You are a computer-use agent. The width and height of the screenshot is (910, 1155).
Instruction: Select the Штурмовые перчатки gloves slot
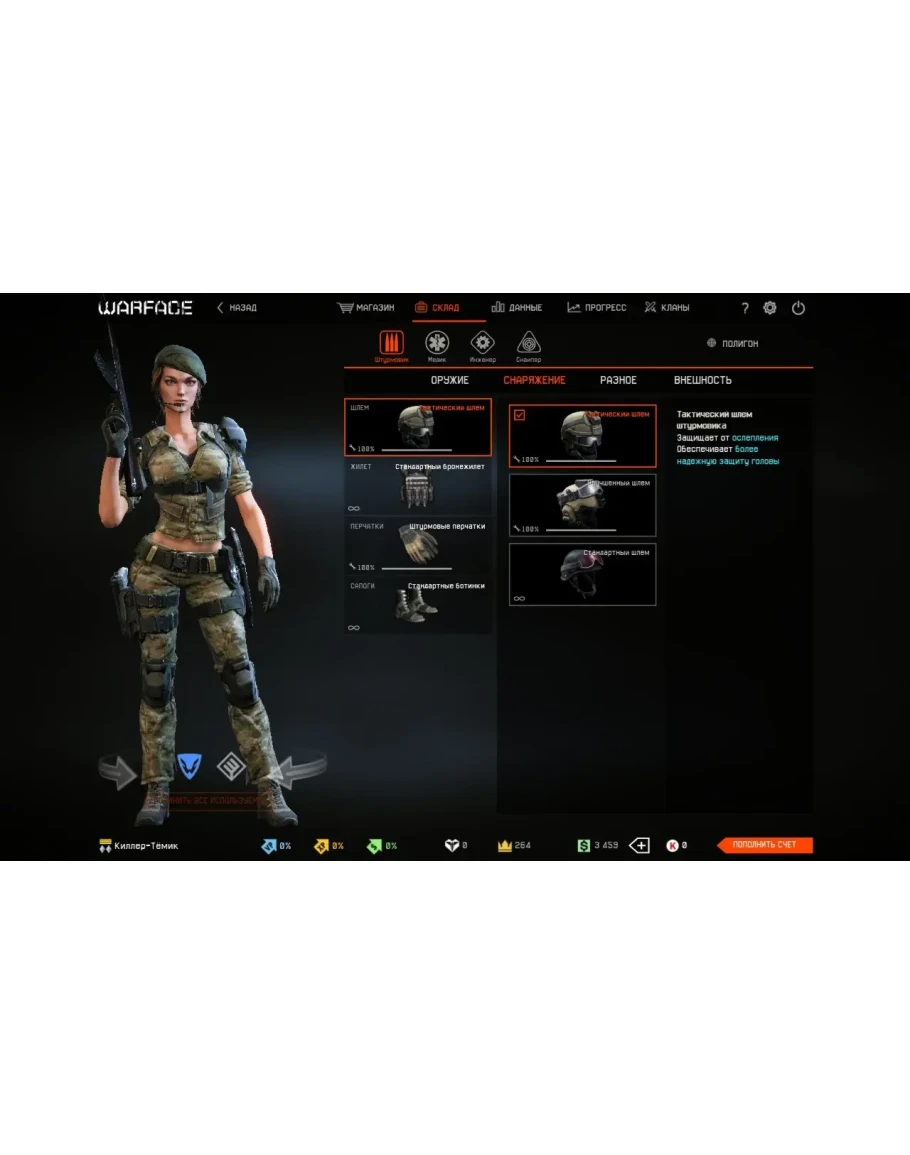click(418, 545)
